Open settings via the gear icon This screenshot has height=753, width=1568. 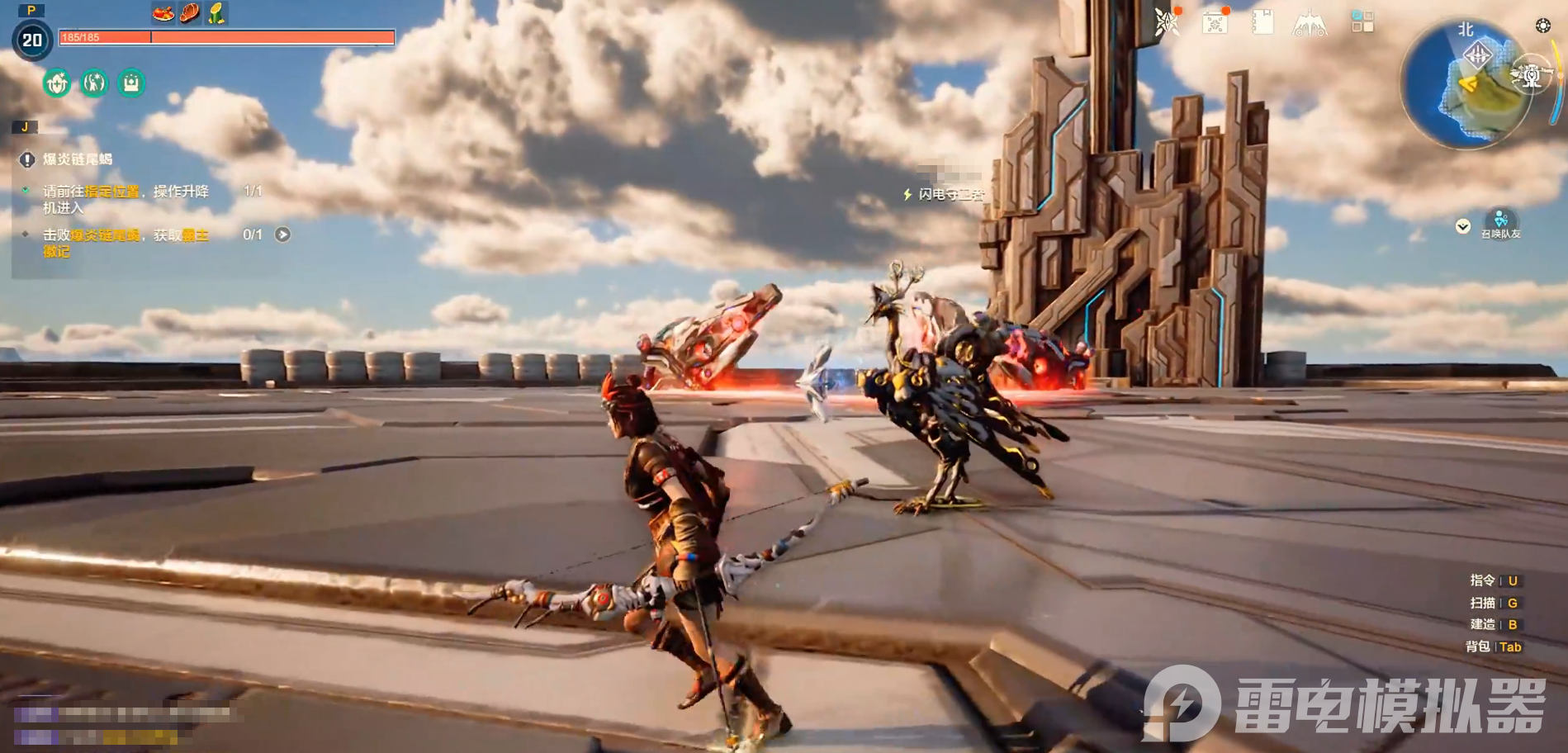coord(1542,26)
